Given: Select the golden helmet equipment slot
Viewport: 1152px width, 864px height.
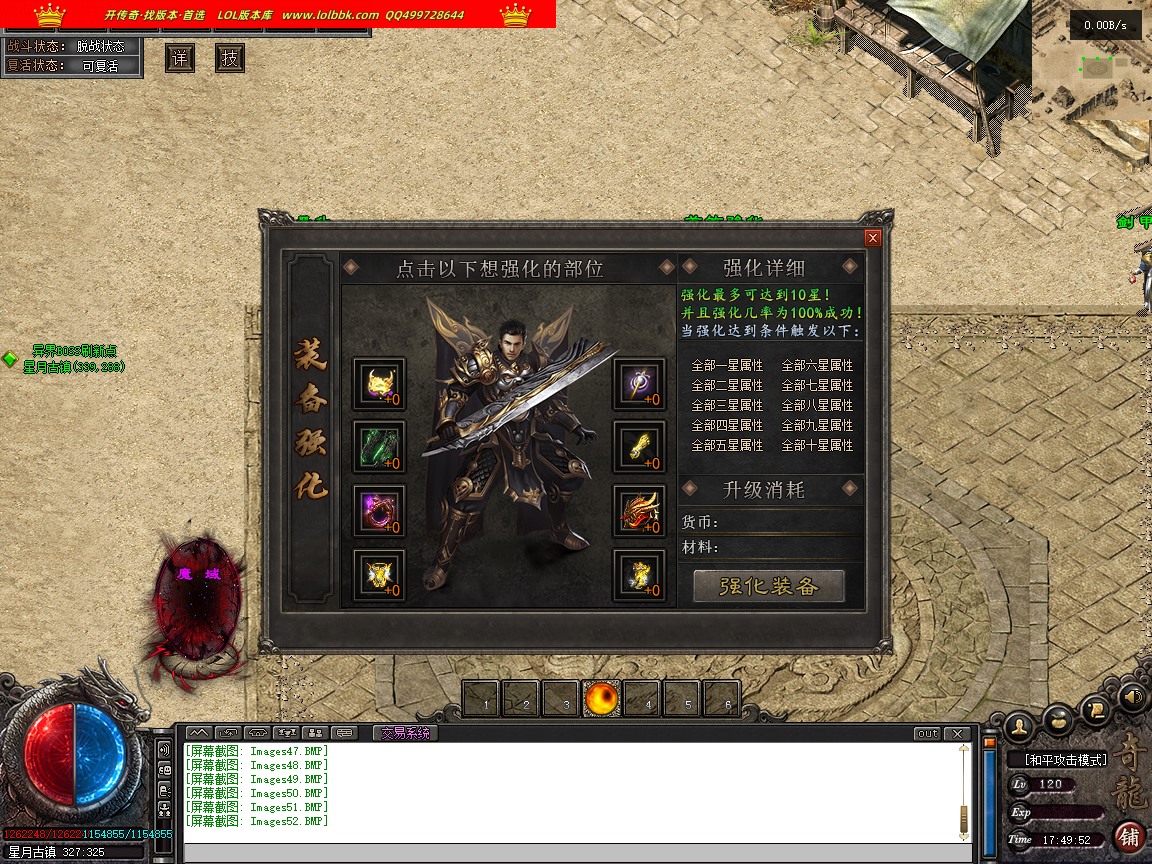Looking at the screenshot, I should (x=379, y=384).
